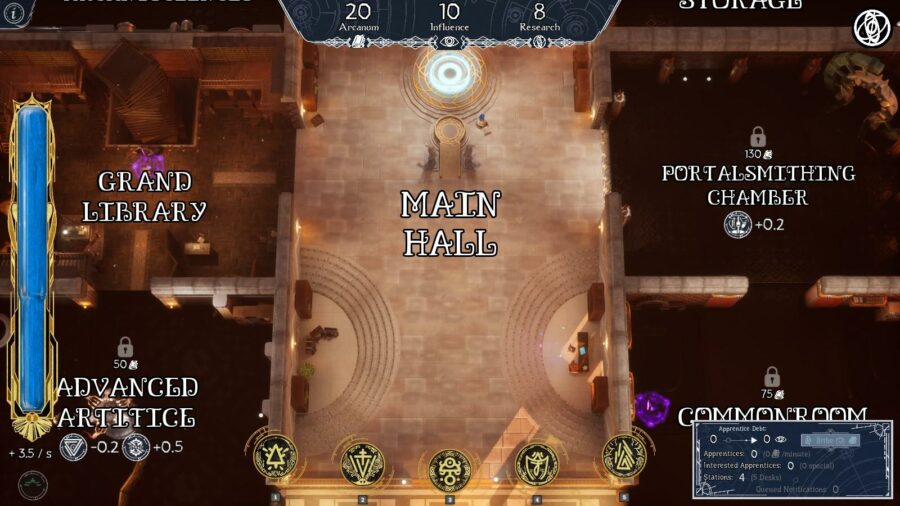Activate the eye shield sigil in slot 4

click(536, 463)
